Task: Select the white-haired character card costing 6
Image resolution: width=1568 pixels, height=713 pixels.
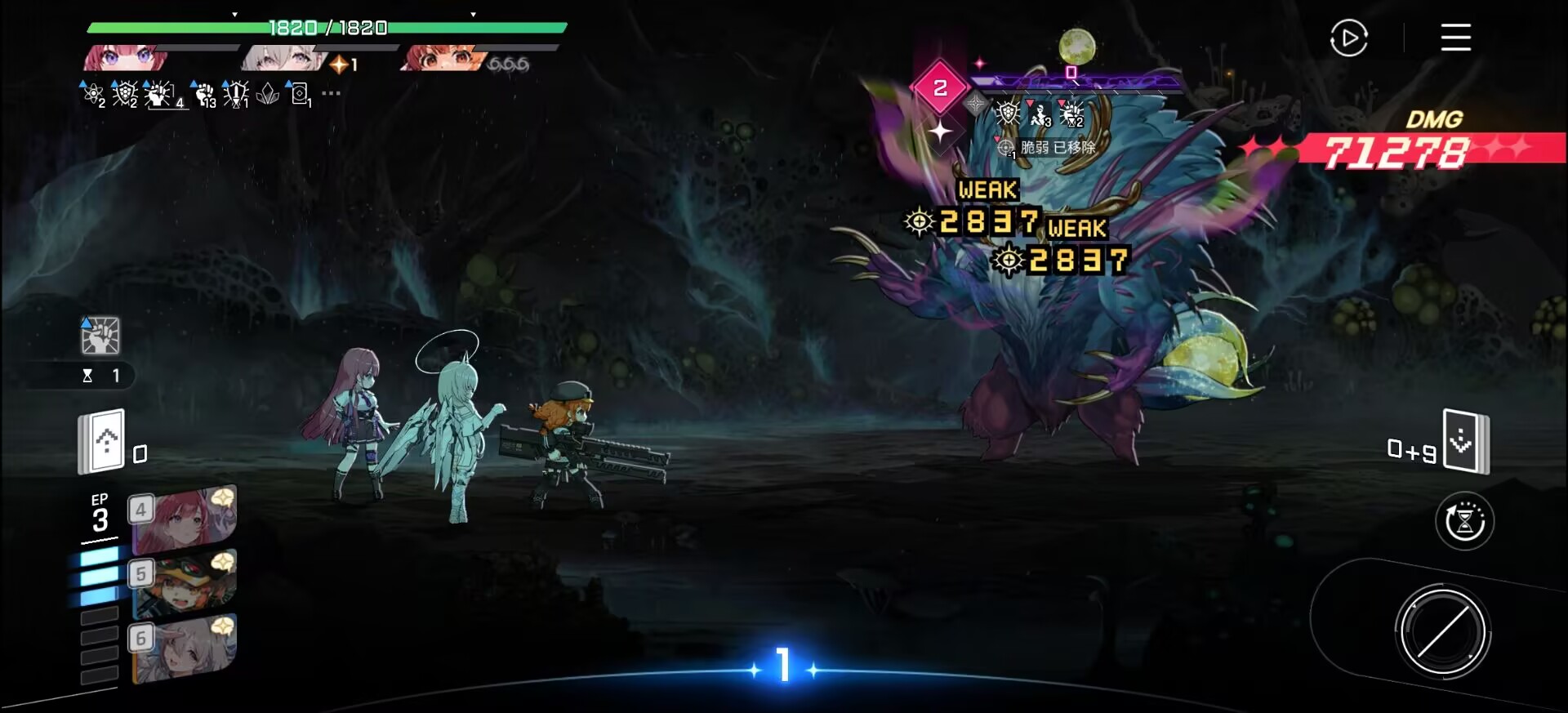Action: (185, 647)
